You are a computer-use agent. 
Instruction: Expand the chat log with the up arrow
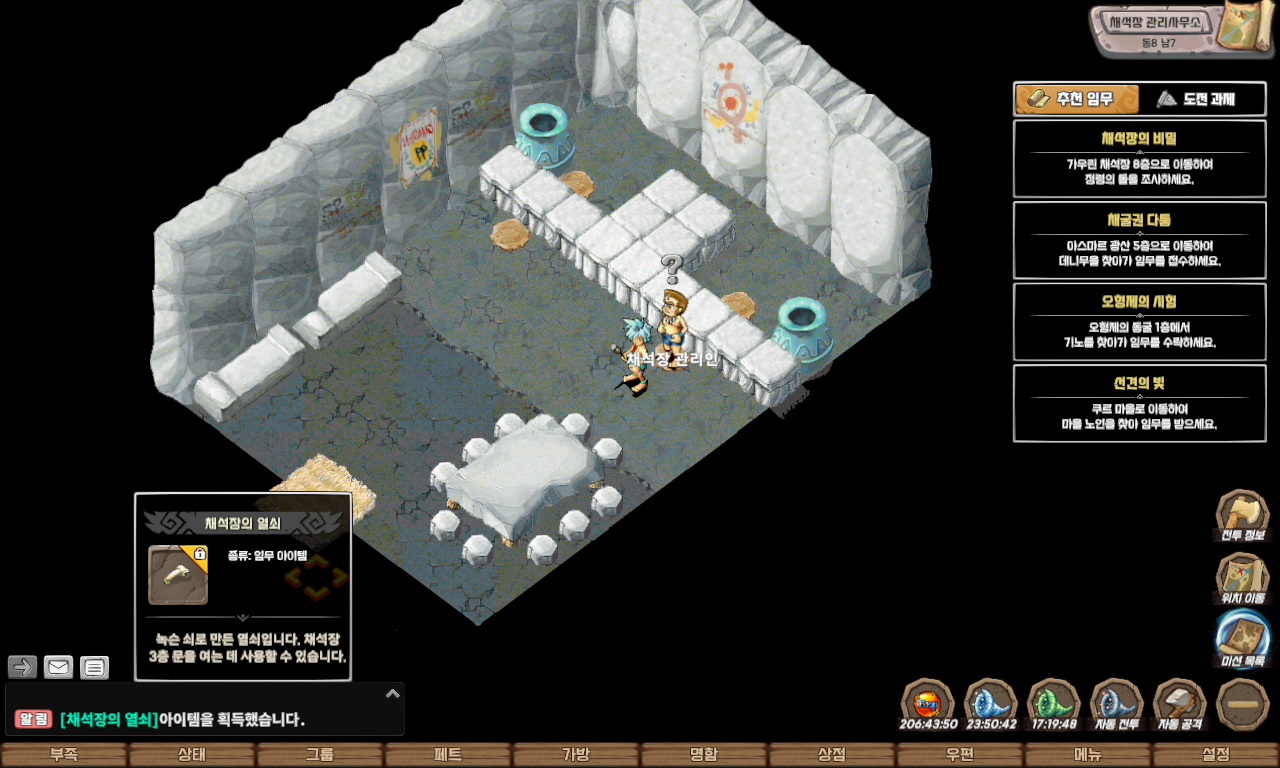click(393, 693)
